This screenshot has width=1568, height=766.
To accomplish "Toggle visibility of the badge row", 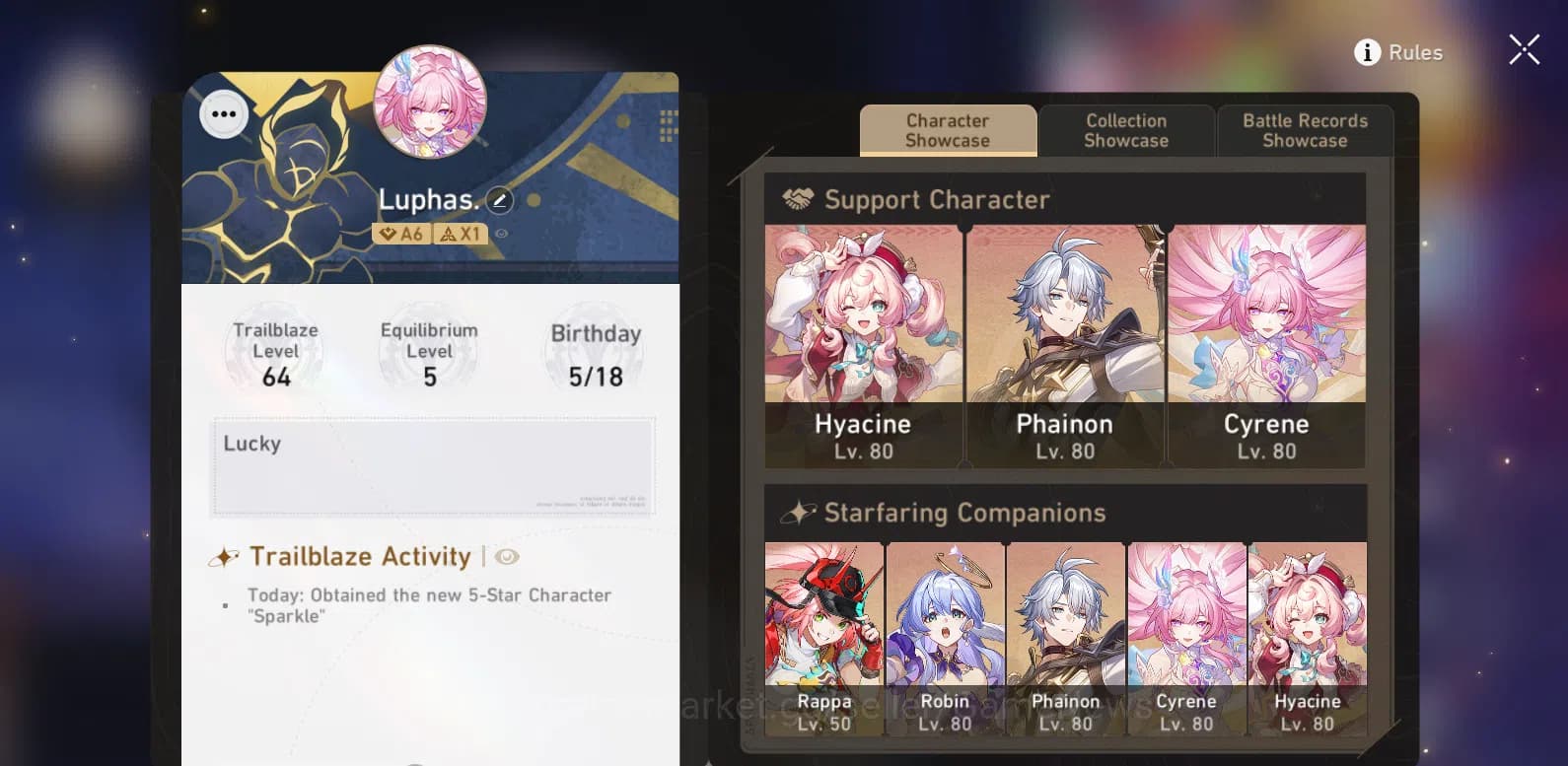I will click(x=502, y=234).
